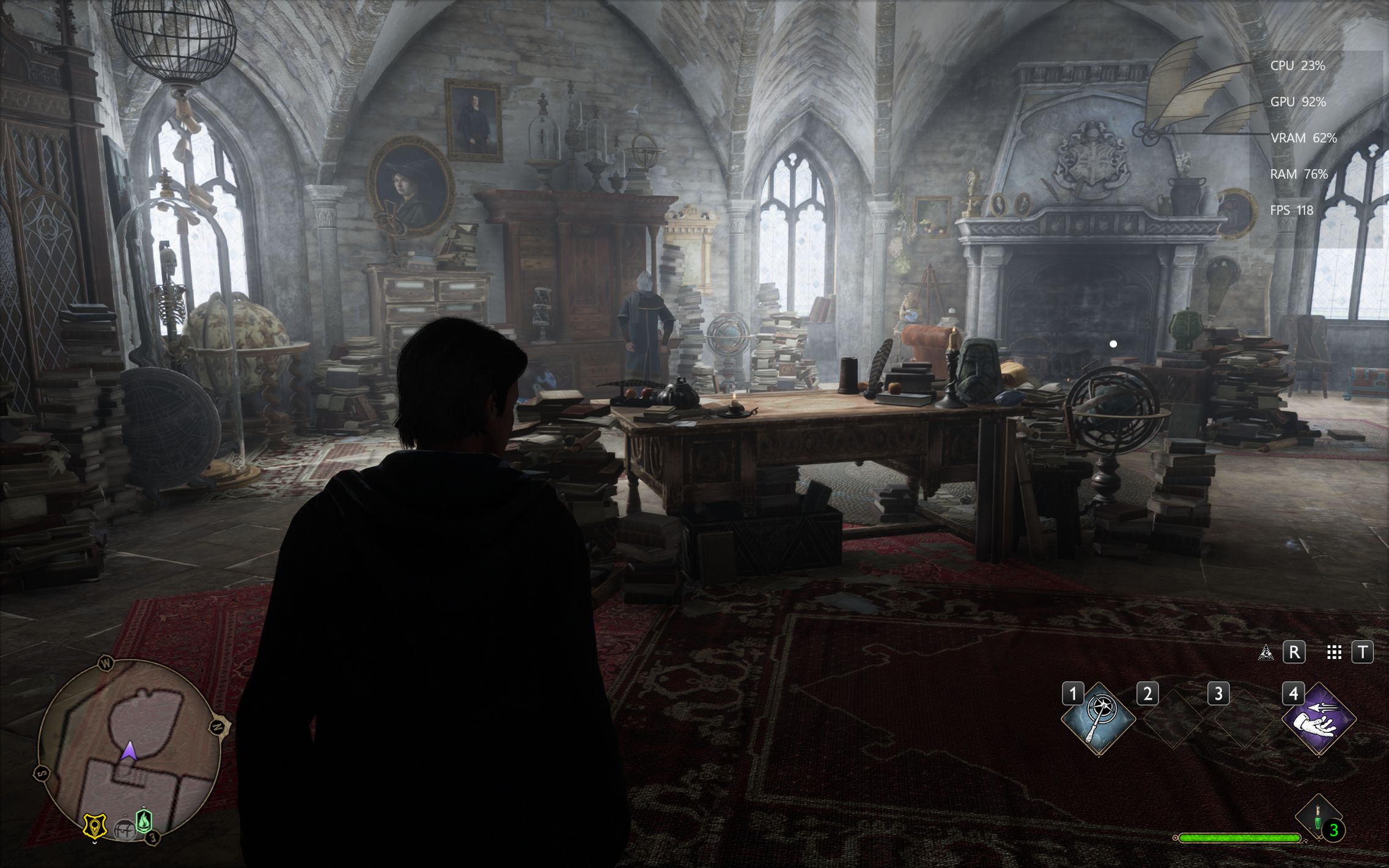The width and height of the screenshot is (1389, 868).
Task: Open the circular minimap
Action: 128,750
